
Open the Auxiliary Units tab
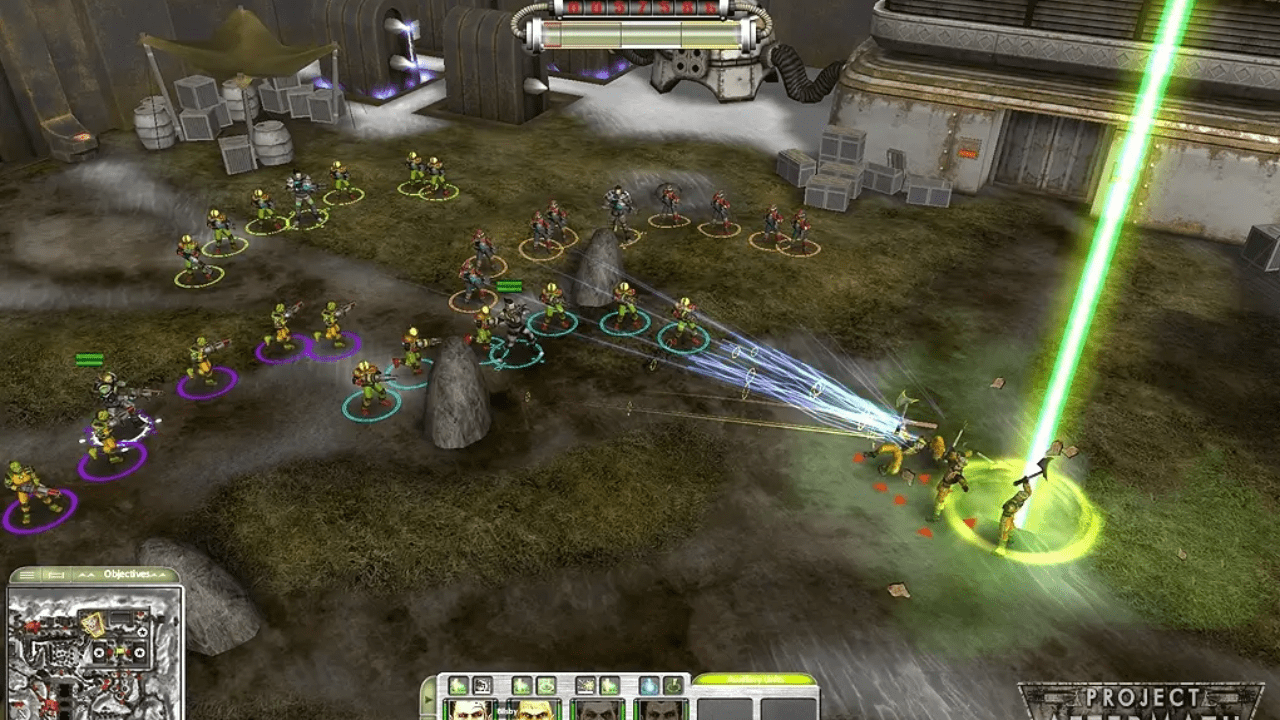(x=754, y=680)
